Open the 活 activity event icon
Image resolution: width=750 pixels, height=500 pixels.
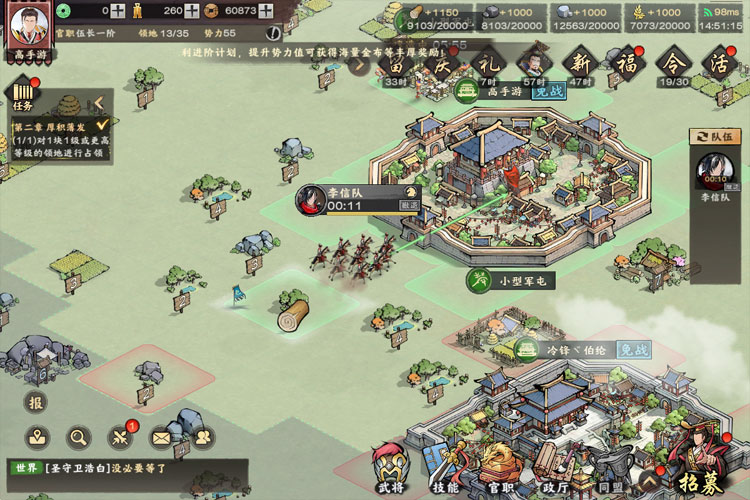pos(718,64)
